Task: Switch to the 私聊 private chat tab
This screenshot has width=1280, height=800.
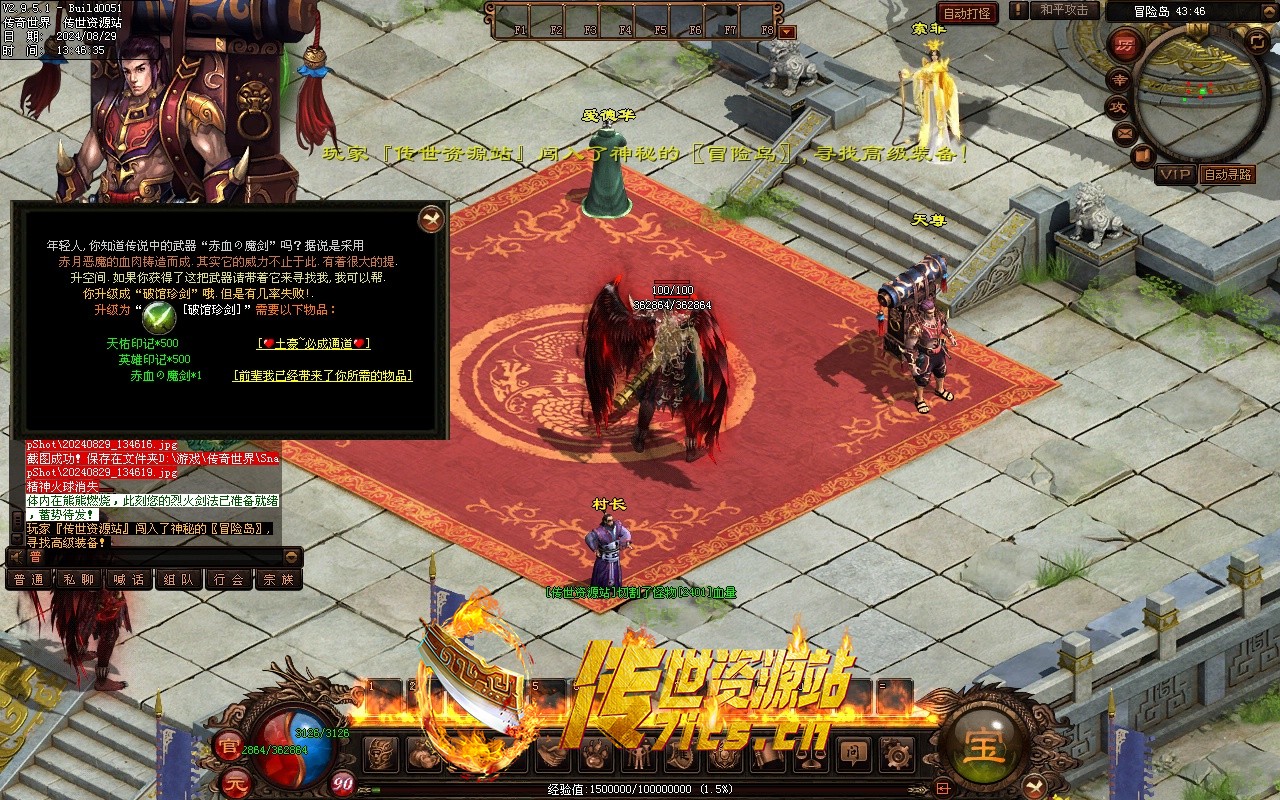Action: tap(79, 579)
